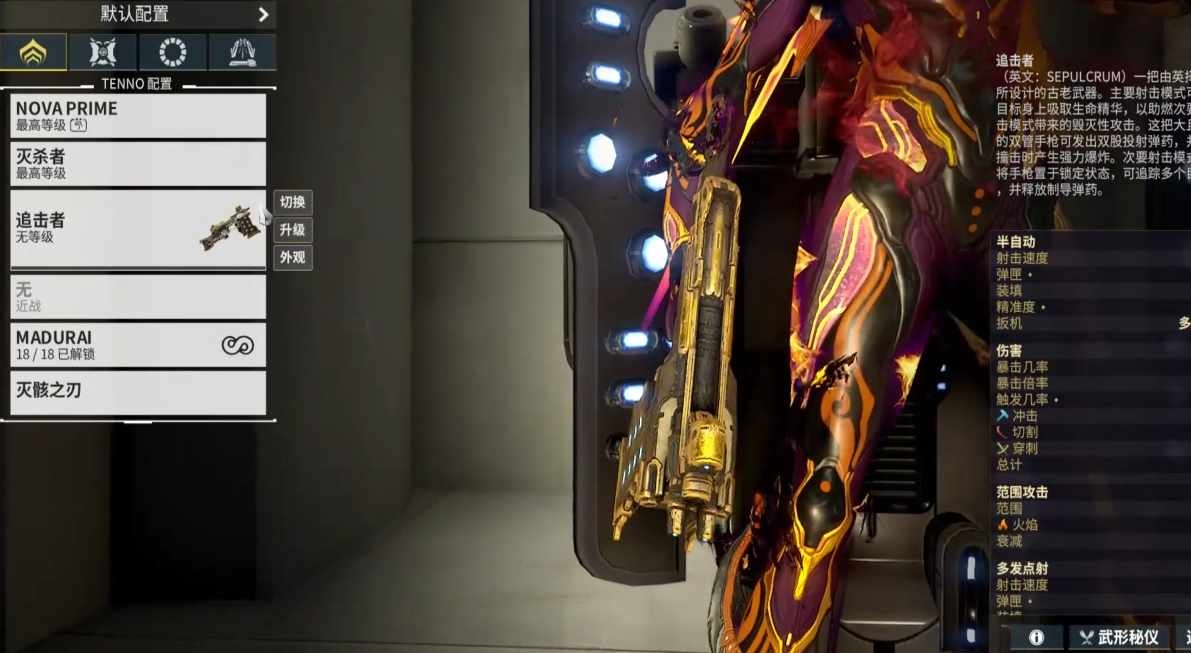
Task: Open the fourth loadout category tab
Action: click(x=242, y=52)
